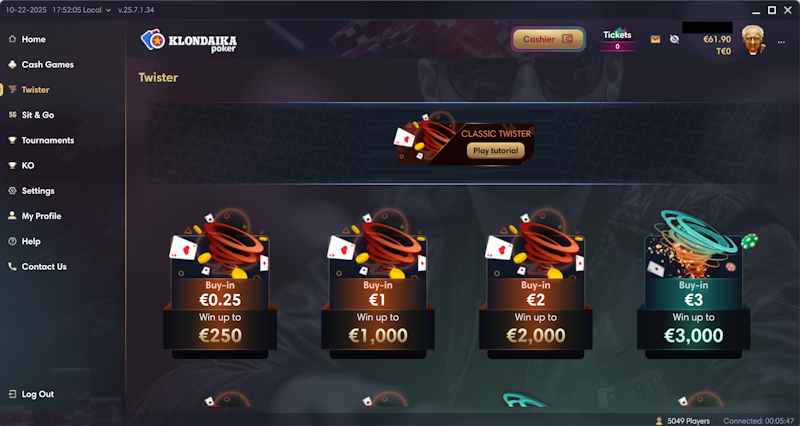Switch to the KO section
Viewport: 800px width, 426px height.
[x=28, y=165]
